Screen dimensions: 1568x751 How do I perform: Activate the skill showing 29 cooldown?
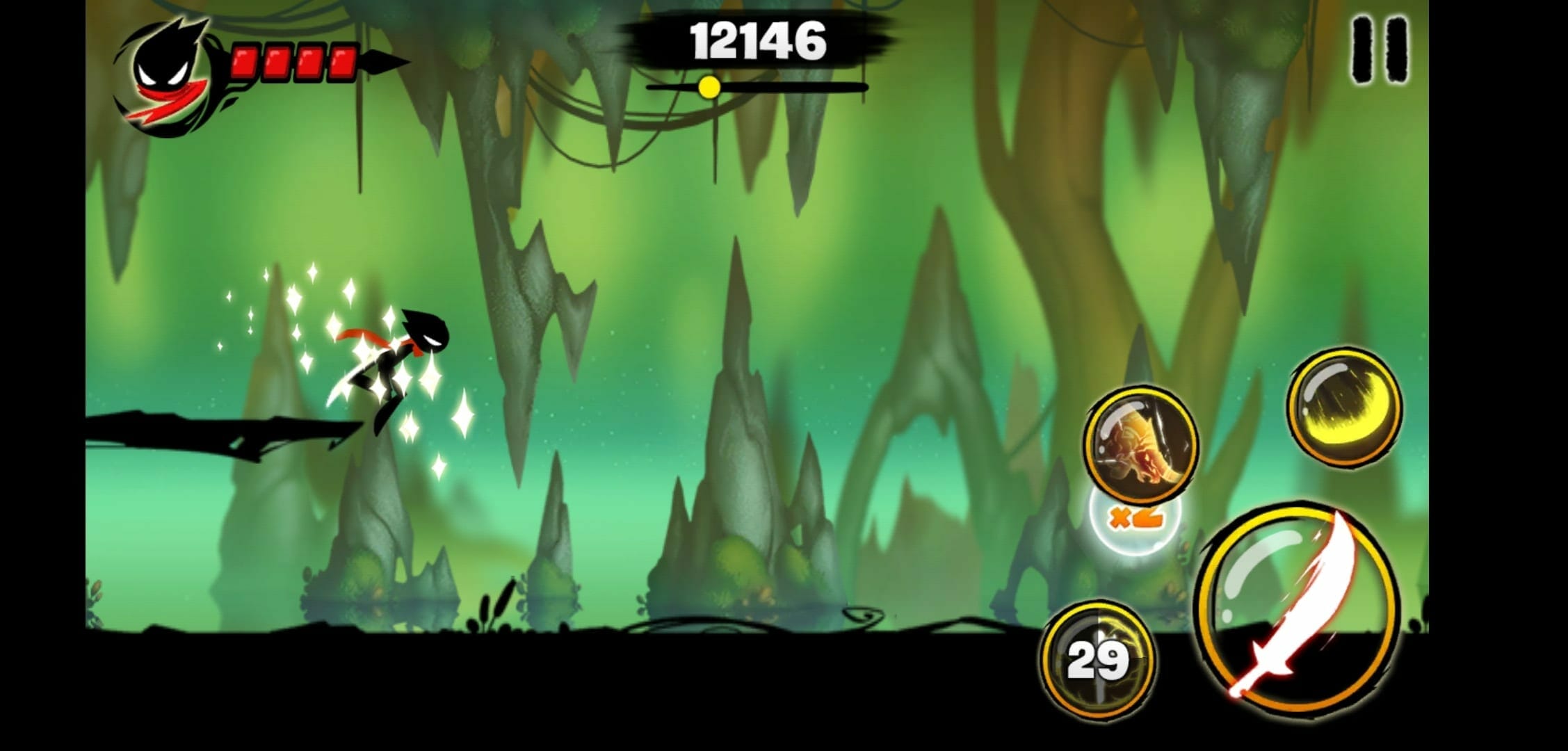click(x=1097, y=659)
